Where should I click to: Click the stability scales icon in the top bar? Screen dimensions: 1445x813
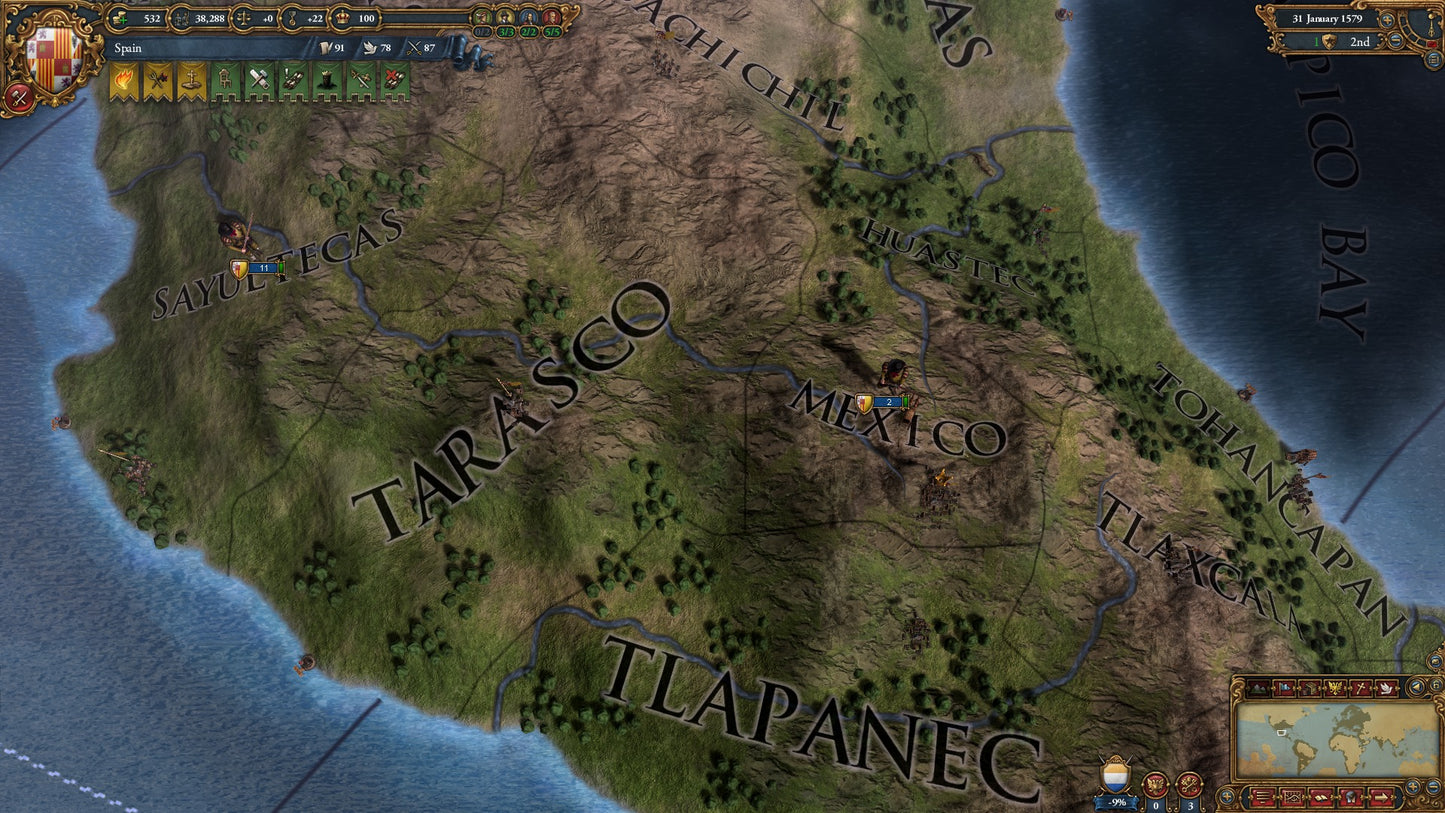[x=244, y=18]
